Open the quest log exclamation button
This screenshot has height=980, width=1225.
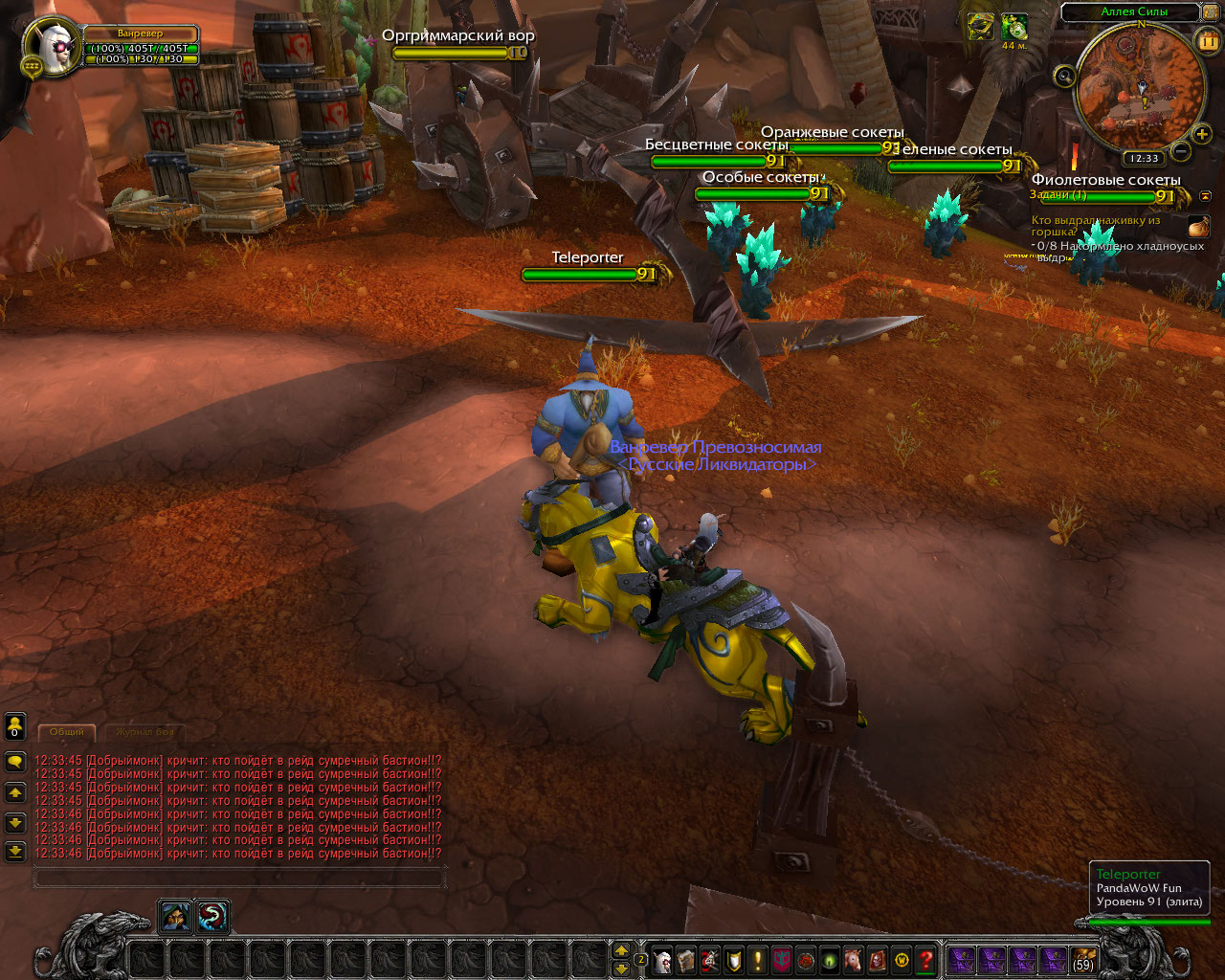[x=758, y=960]
